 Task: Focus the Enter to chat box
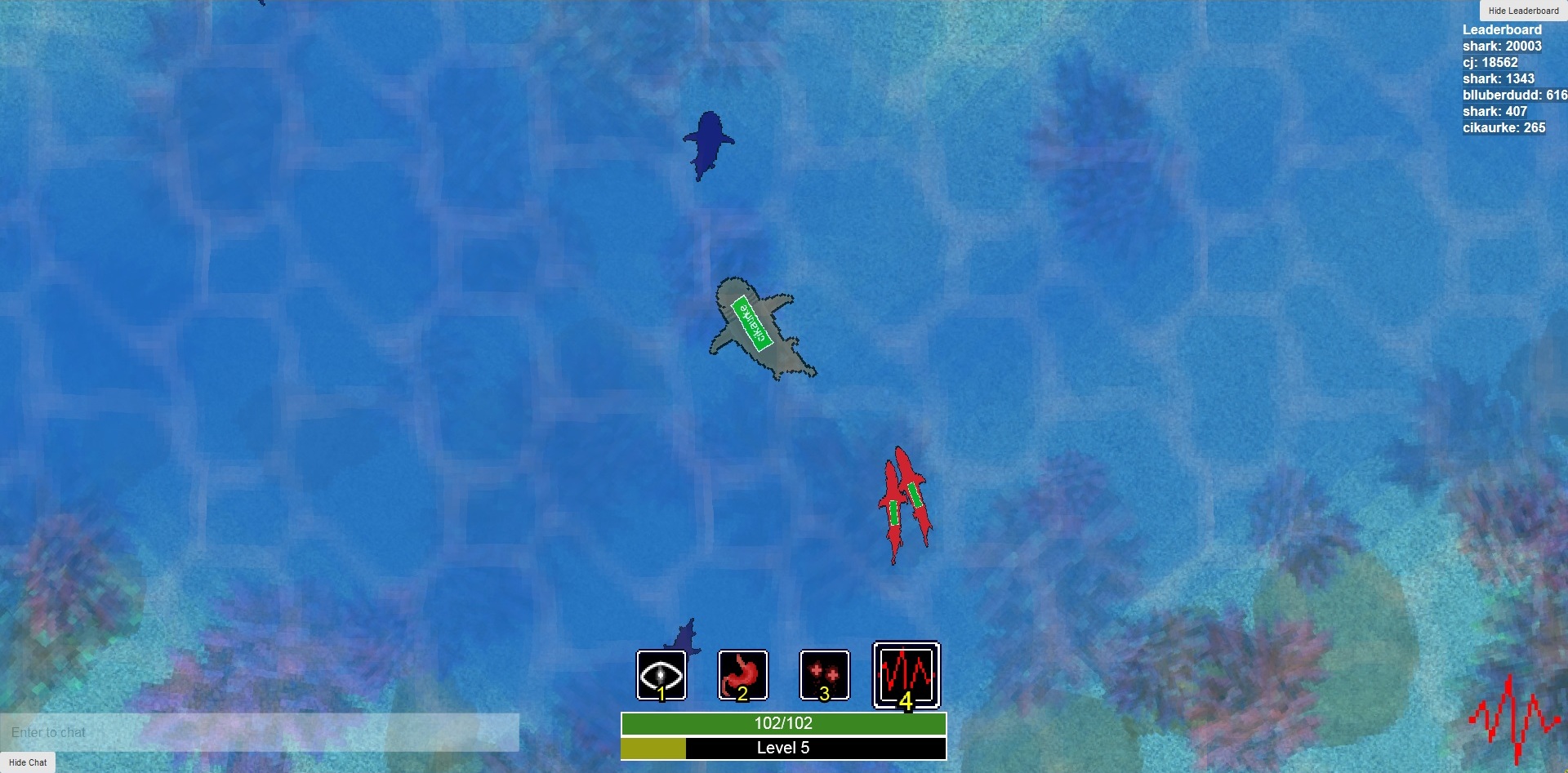[x=260, y=732]
